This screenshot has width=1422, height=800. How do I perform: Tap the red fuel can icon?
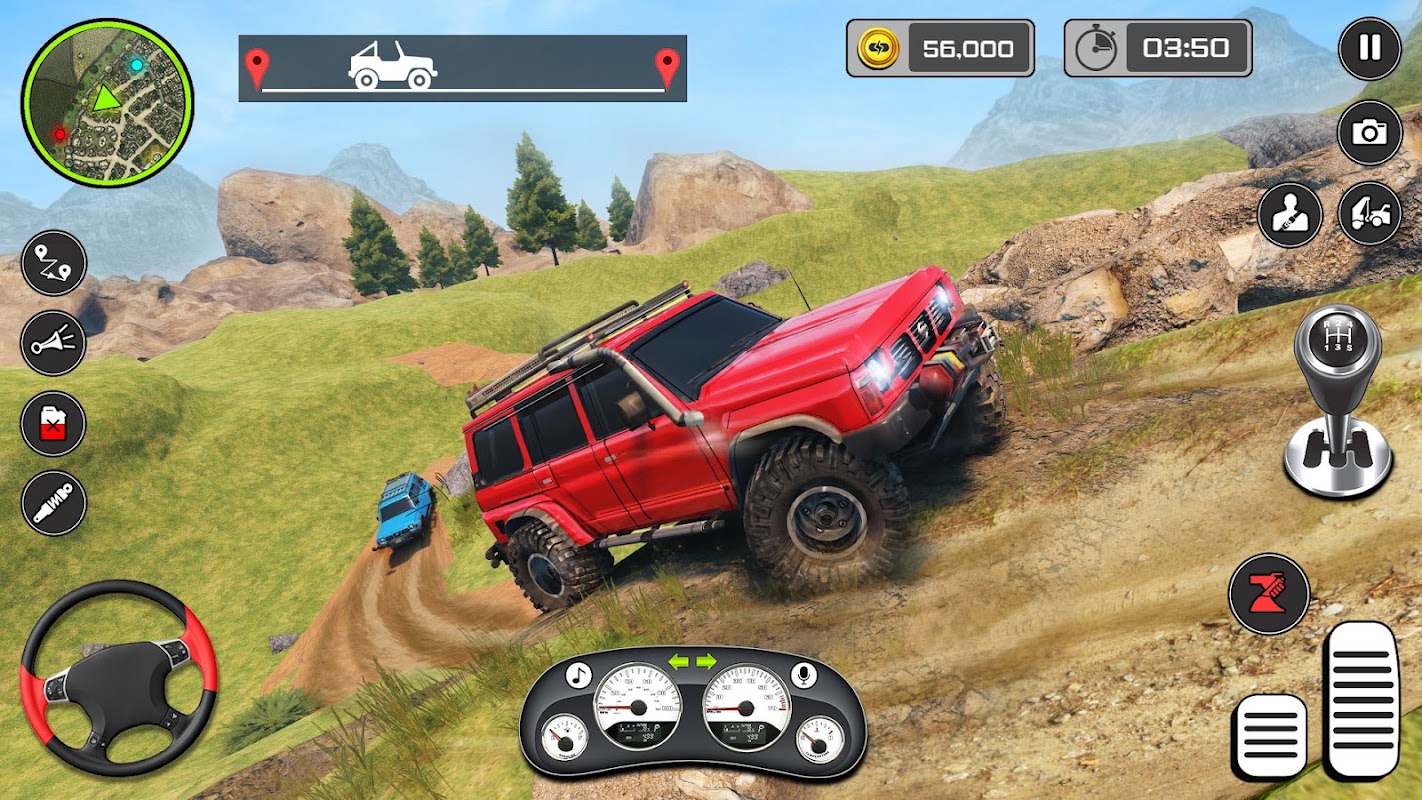tap(54, 423)
